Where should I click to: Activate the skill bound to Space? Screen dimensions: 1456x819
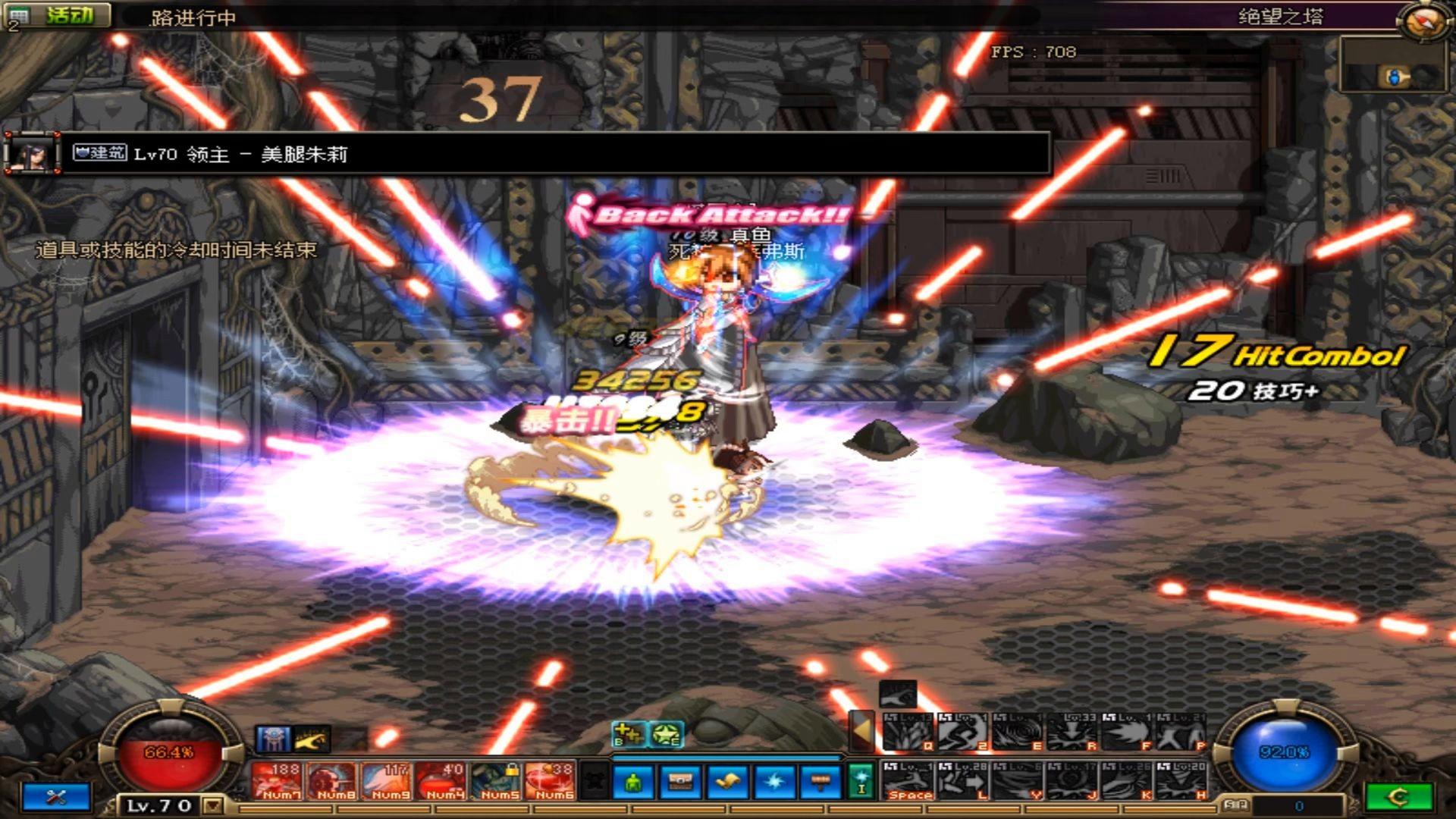coord(908,781)
